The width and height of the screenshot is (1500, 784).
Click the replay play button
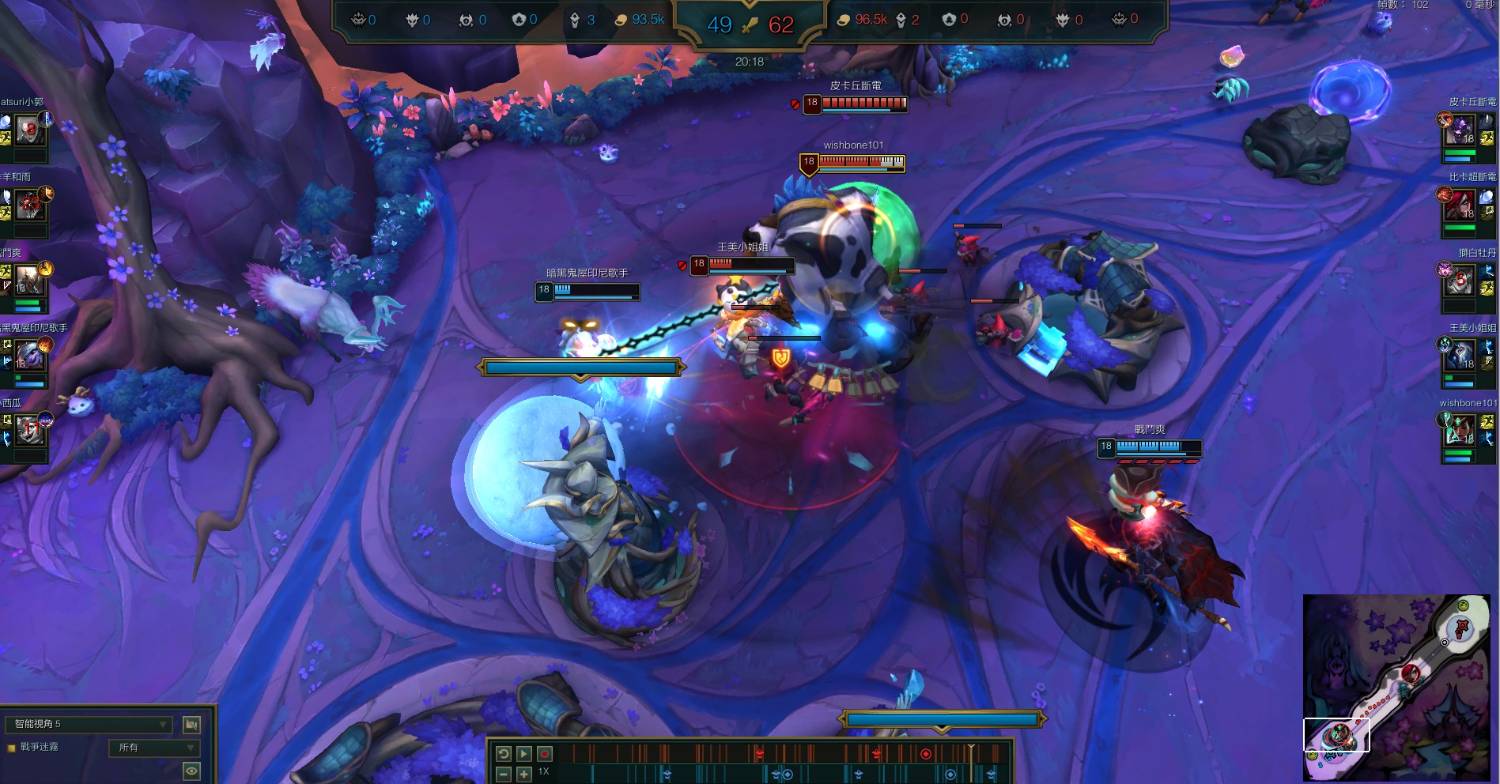point(524,753)
